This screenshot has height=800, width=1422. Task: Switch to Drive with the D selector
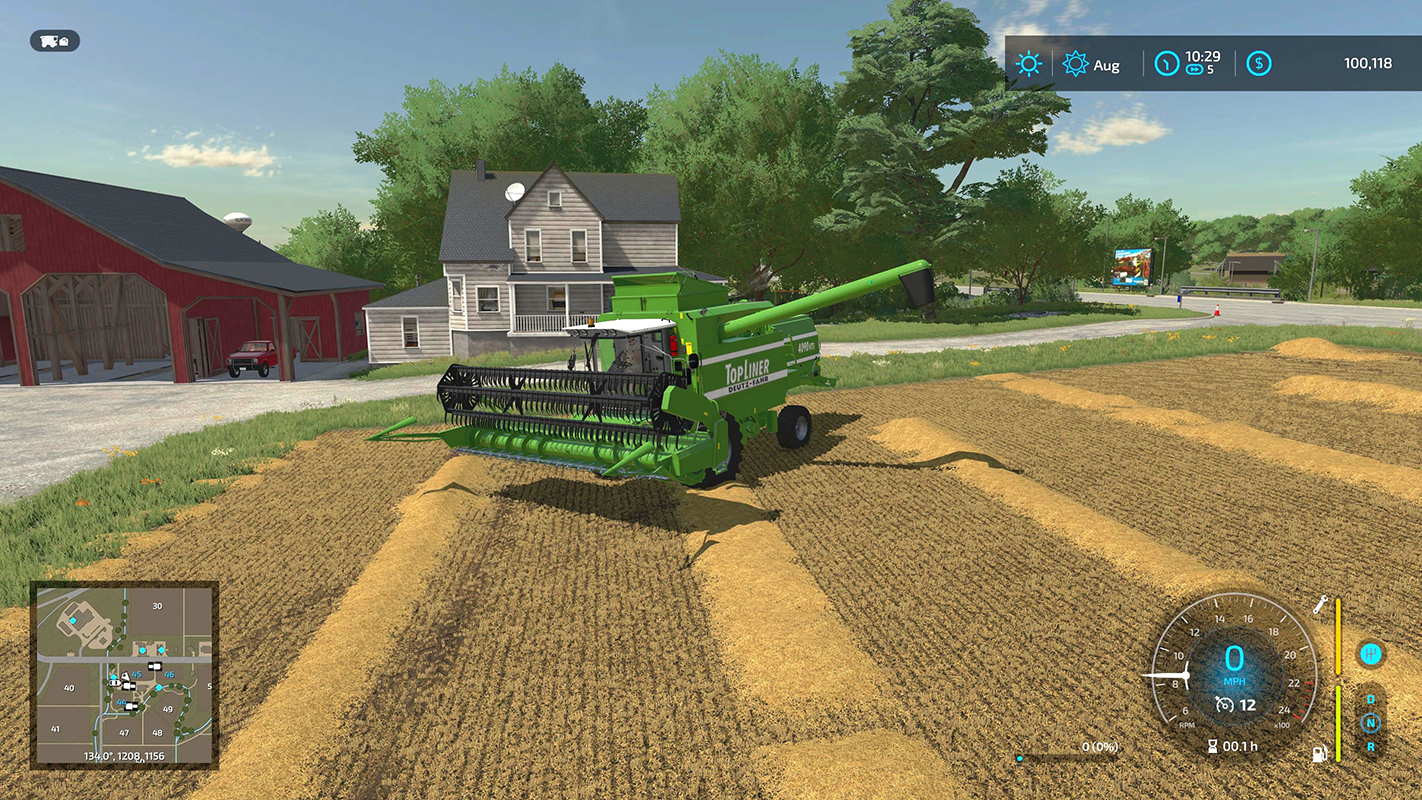click(x=1370, y=700)
